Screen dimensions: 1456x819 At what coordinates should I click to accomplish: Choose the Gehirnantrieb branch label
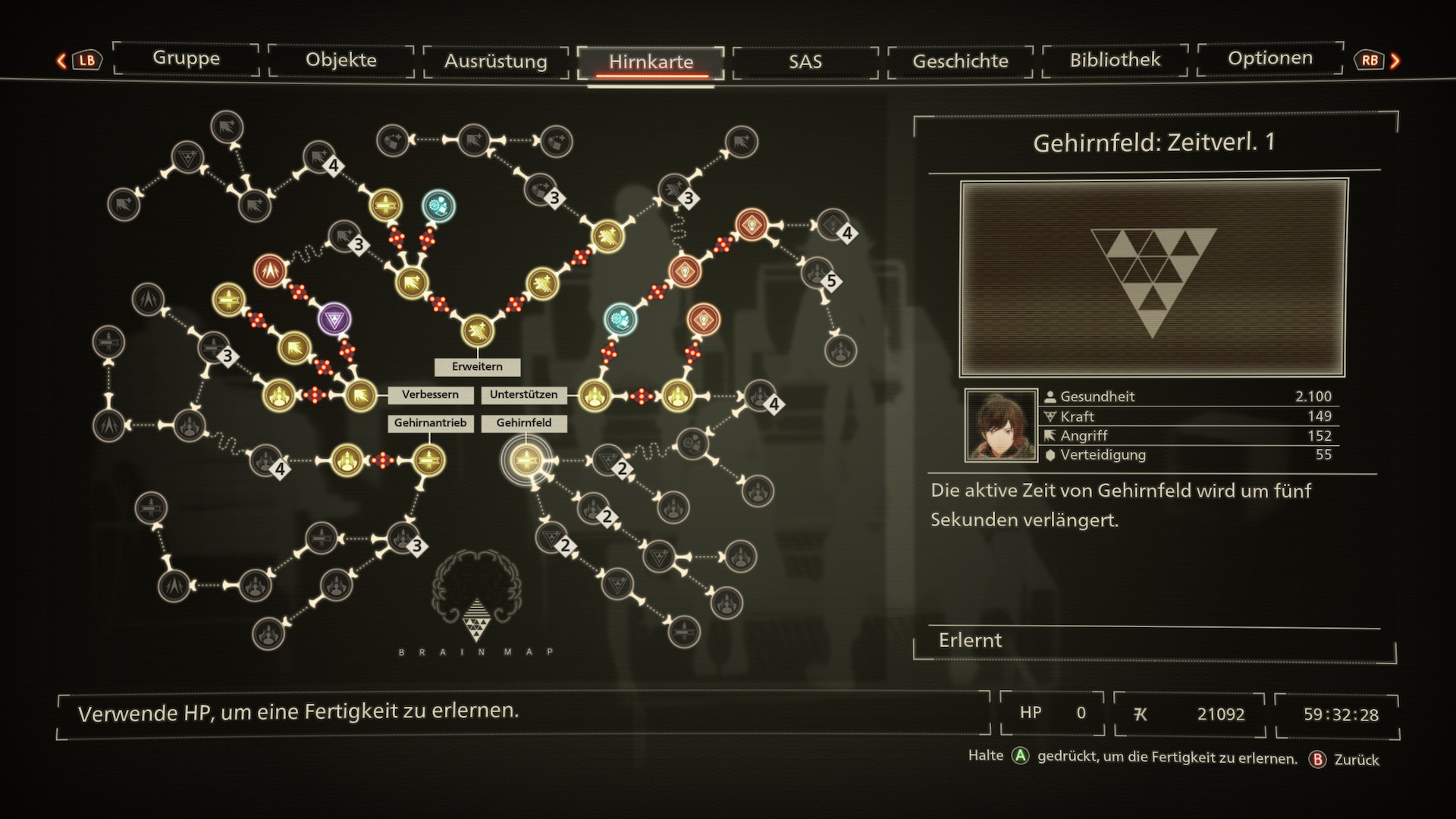430,423
